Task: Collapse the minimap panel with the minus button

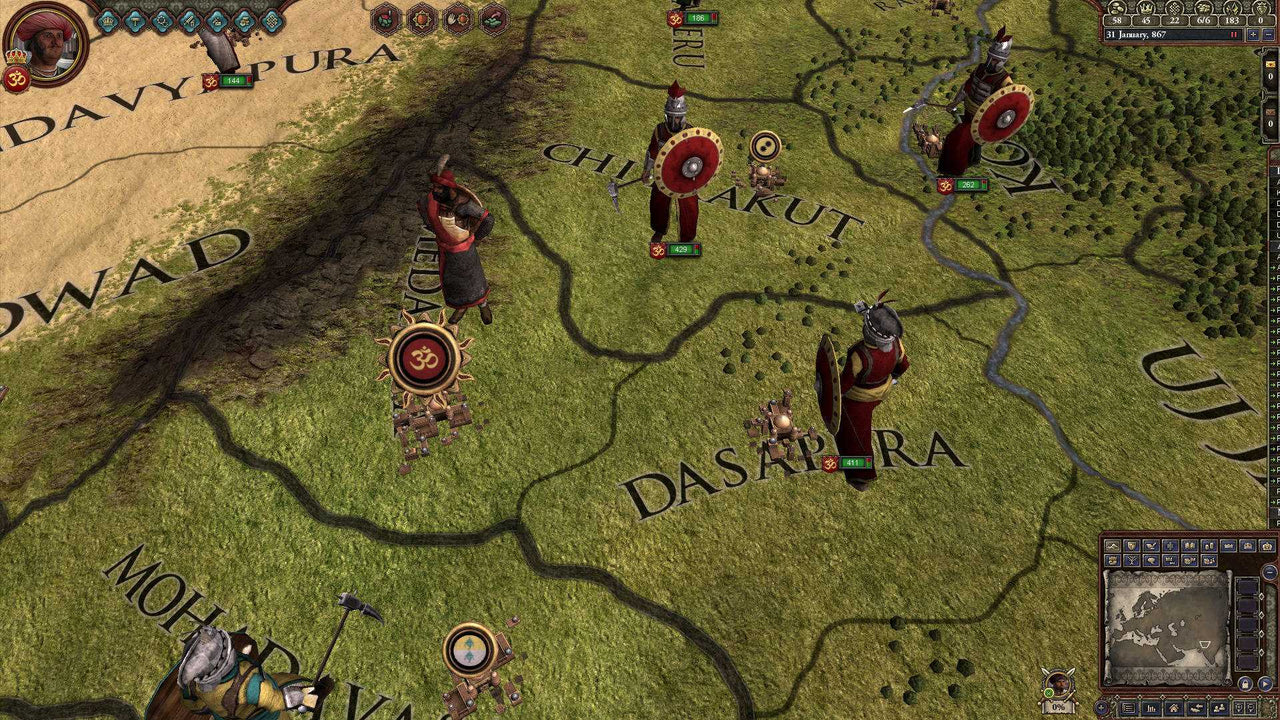Action: pos(1270,571)
